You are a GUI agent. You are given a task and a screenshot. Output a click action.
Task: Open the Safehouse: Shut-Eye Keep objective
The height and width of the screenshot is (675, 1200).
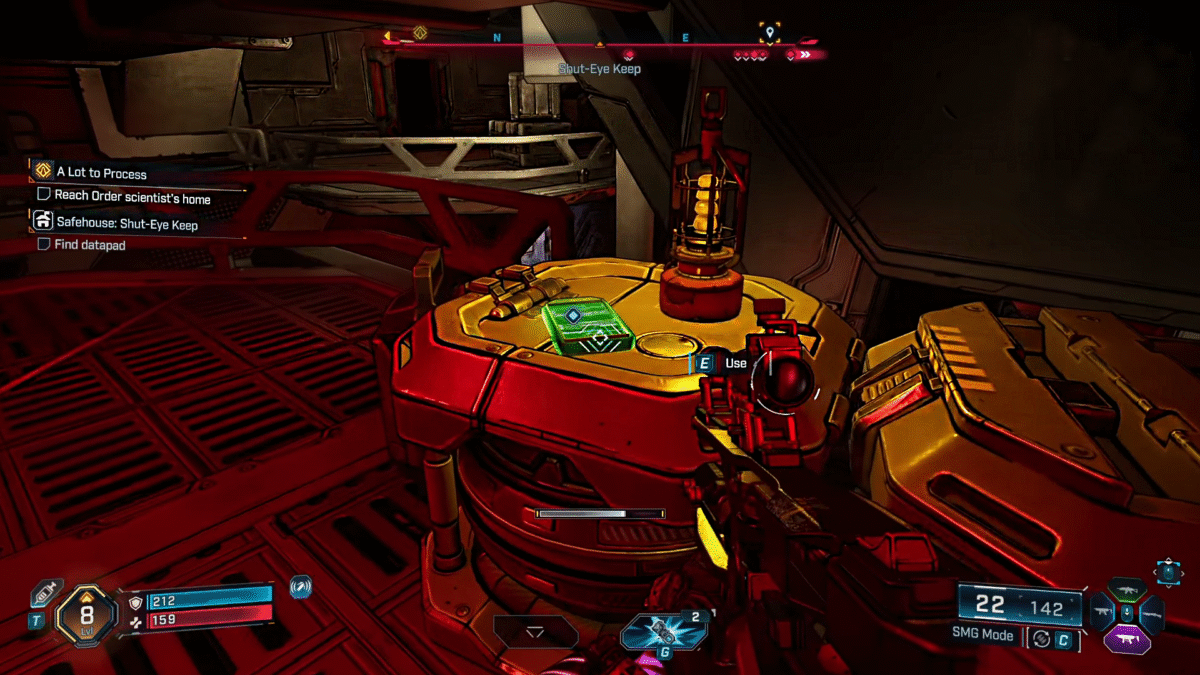click(x=126, y=224)
